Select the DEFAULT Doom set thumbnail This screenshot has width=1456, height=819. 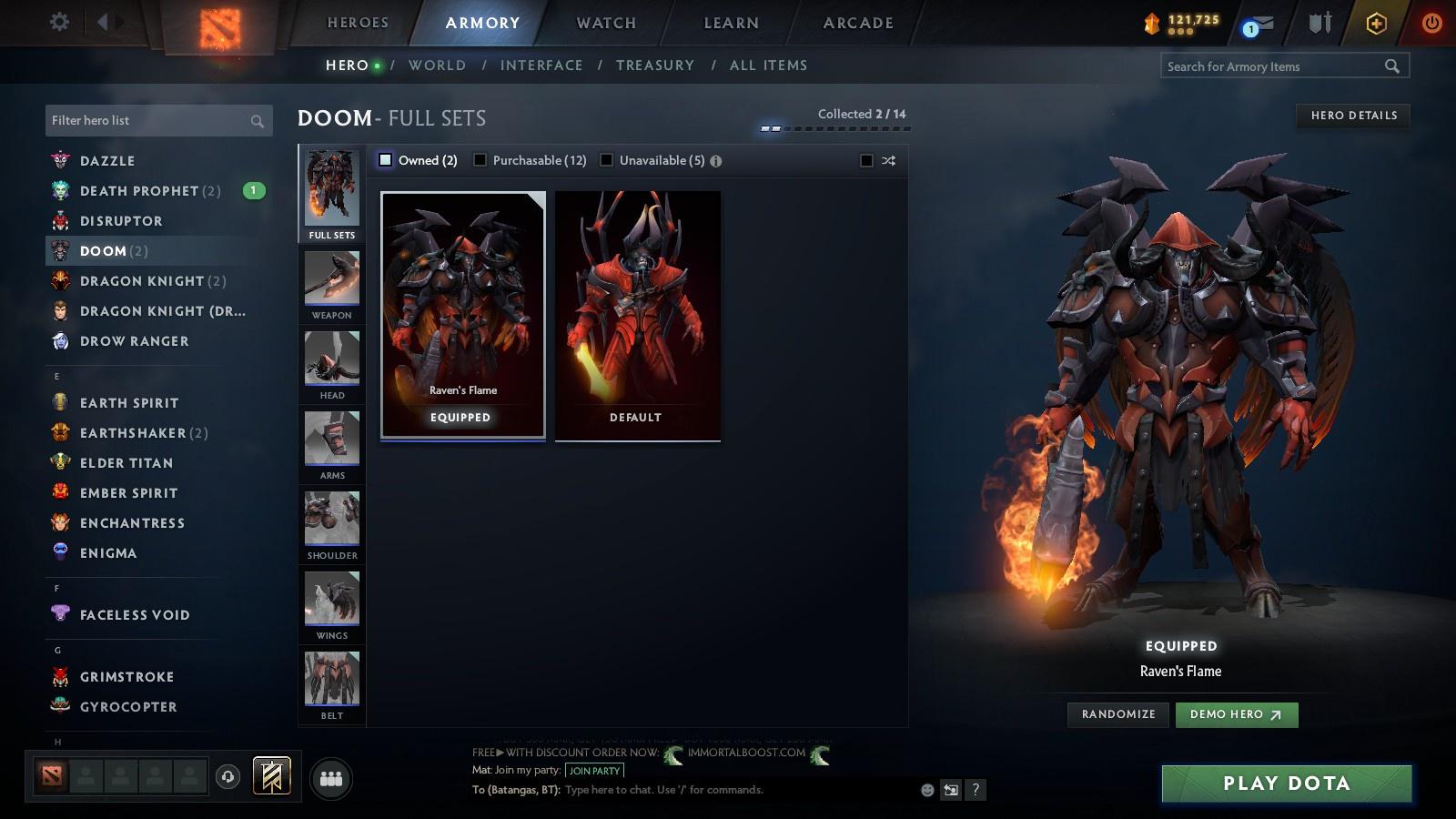pyautogui.click(x=636, y=314)
